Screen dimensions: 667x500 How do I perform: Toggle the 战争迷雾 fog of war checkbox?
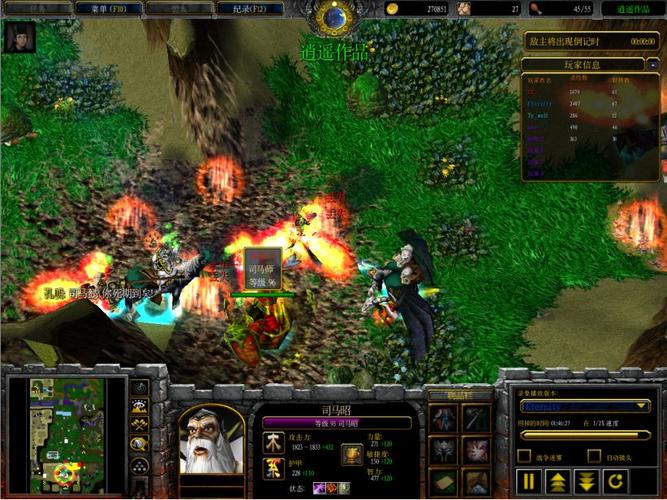point(523,456)
